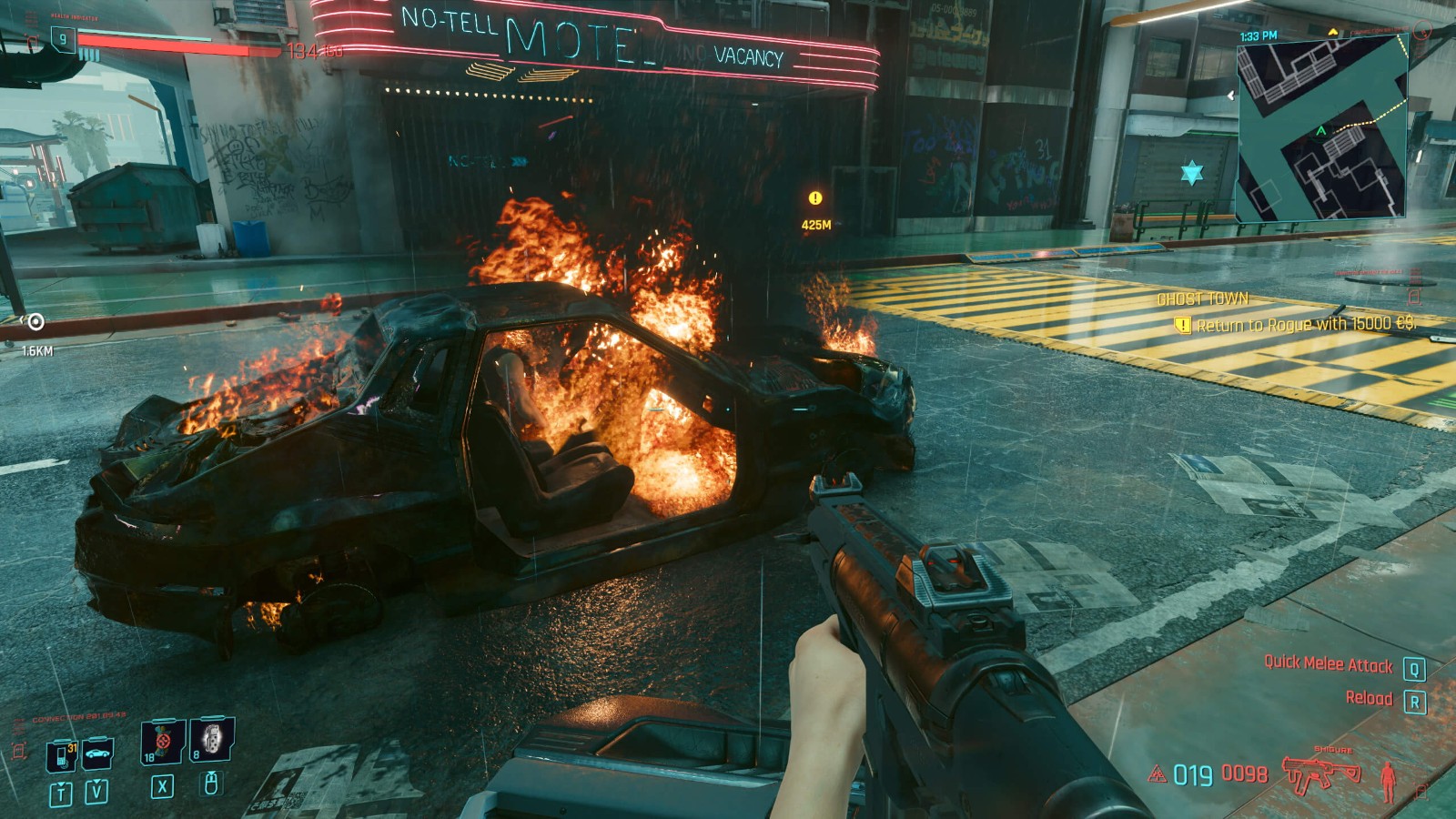Viewport: 1456px width, 819px height.
Task: Open the phone slot with 31 messages
Action: [x=61, y=755]
